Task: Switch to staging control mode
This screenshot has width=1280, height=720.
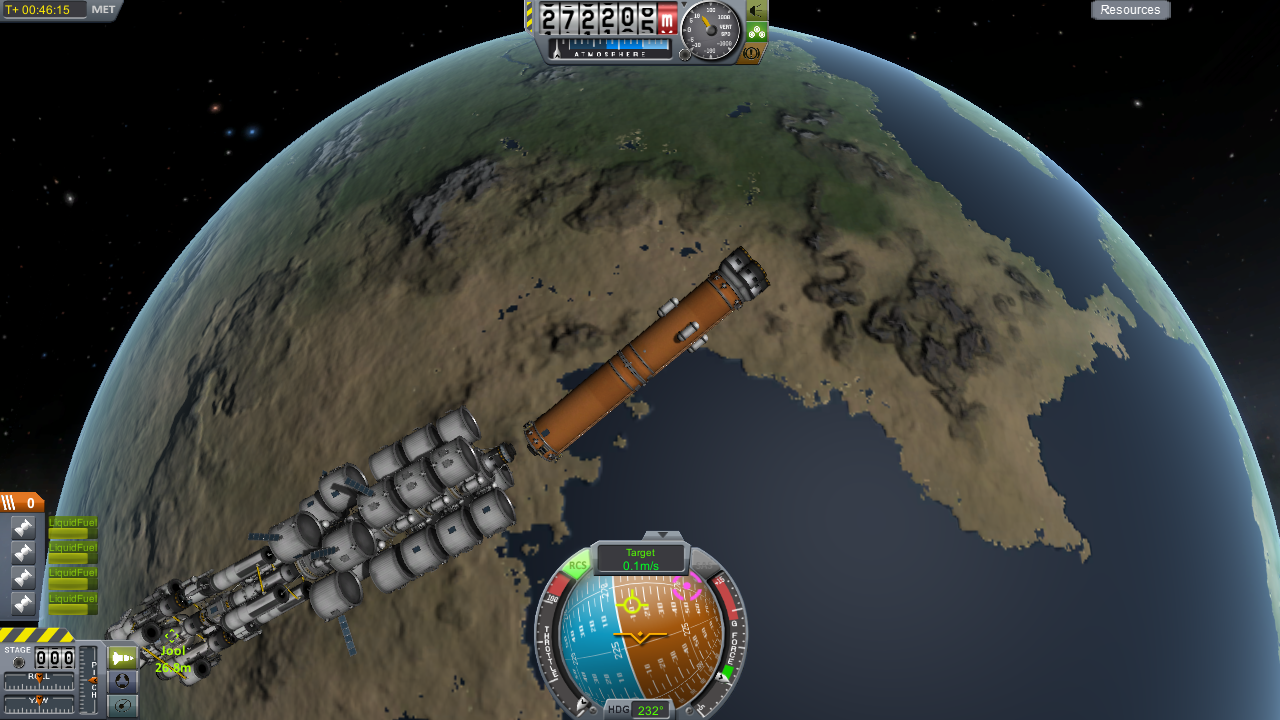Action: [122, 658]
